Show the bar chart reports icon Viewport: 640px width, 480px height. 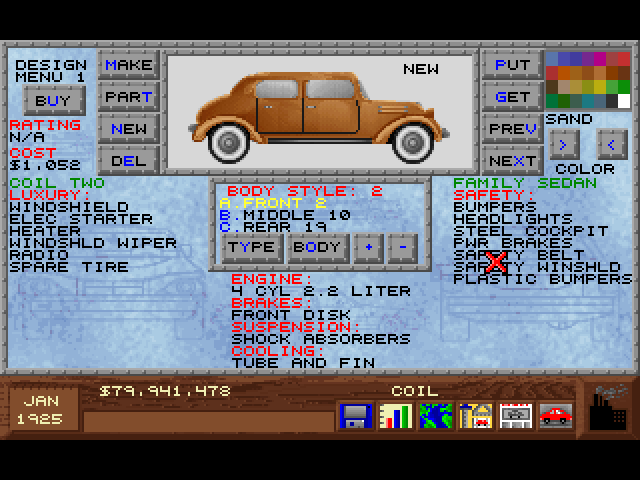[395, 414]
